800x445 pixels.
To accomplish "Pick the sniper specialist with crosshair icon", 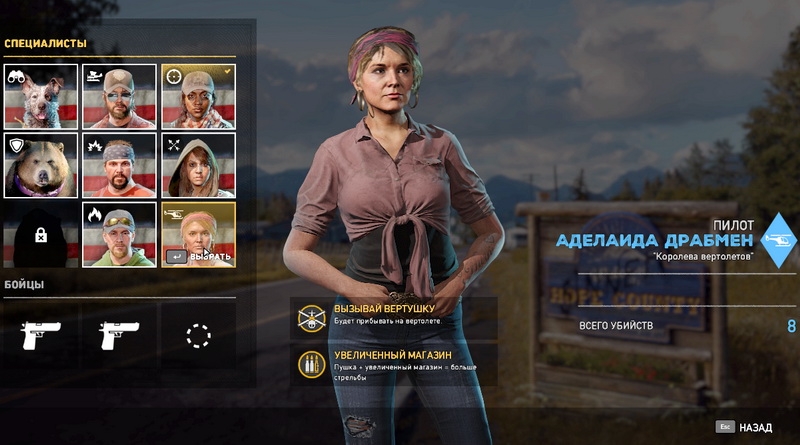I will 198,97.
